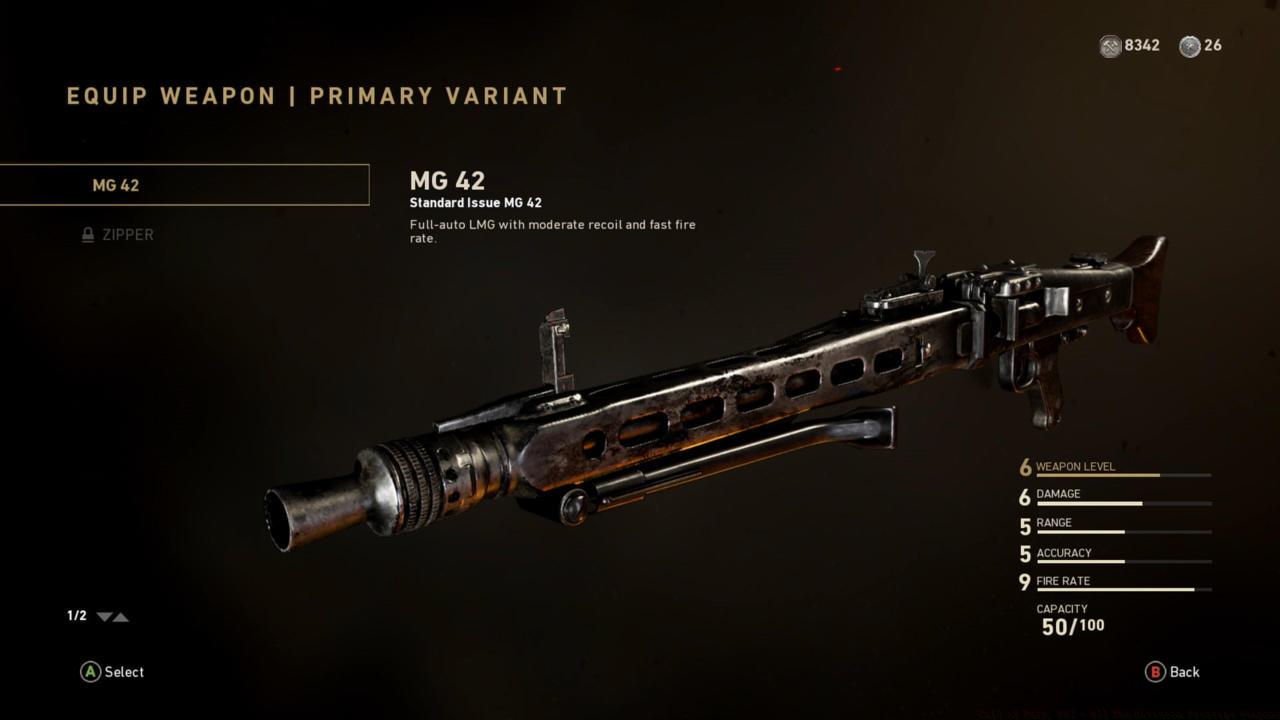1280x720 pixels.
Task: Click the circular currency coin icon showing 26
Action: 1188,46
